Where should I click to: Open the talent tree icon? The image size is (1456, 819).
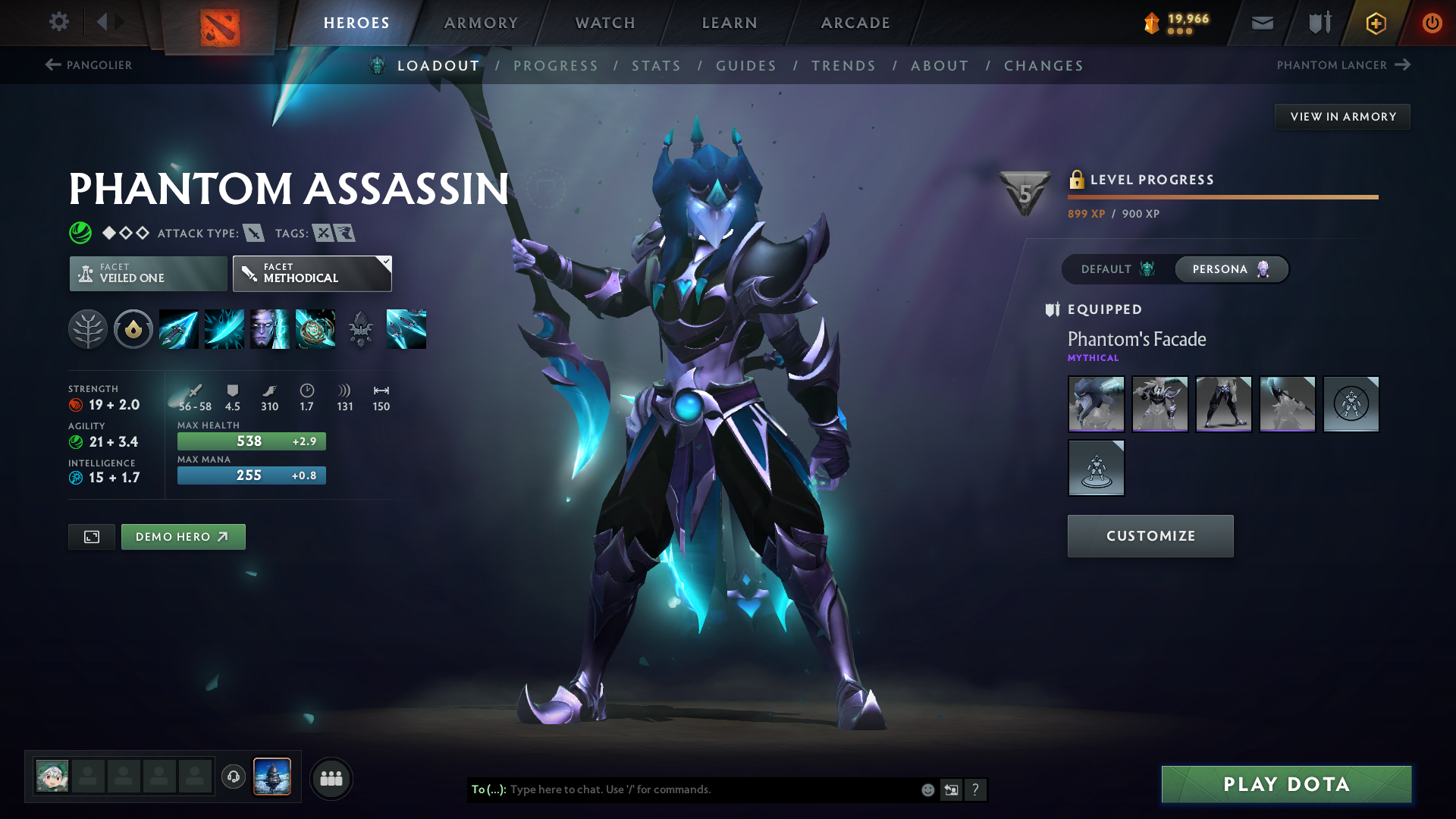point(88,328)
